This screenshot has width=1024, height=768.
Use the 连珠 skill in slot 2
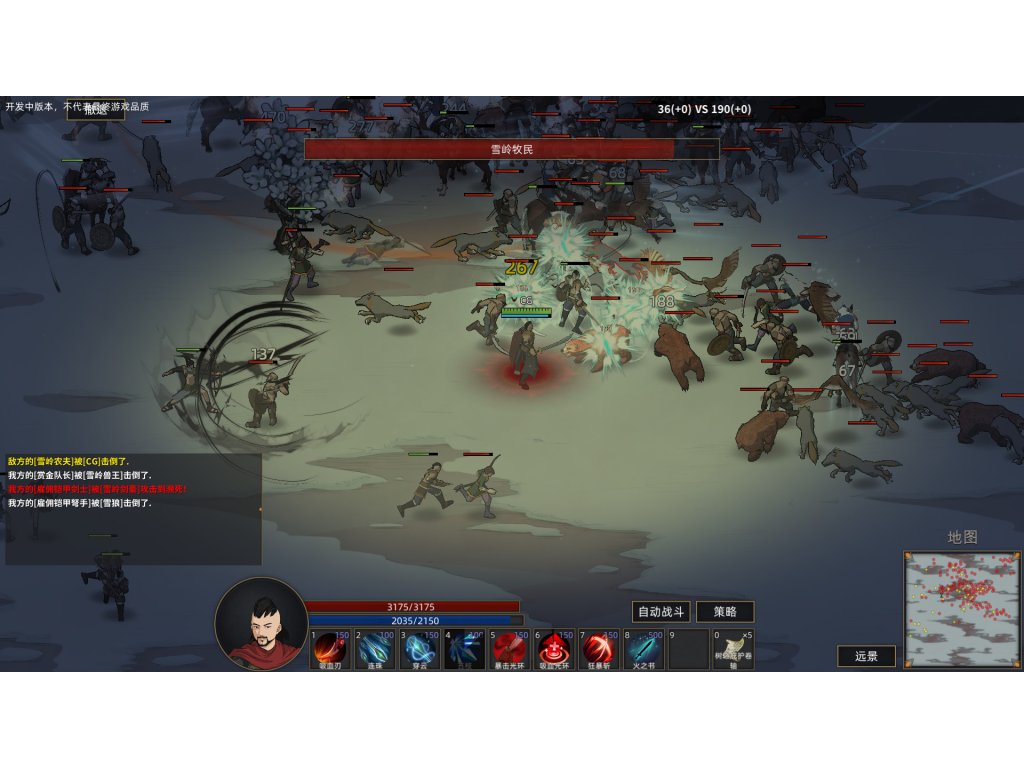pos(375,649)
